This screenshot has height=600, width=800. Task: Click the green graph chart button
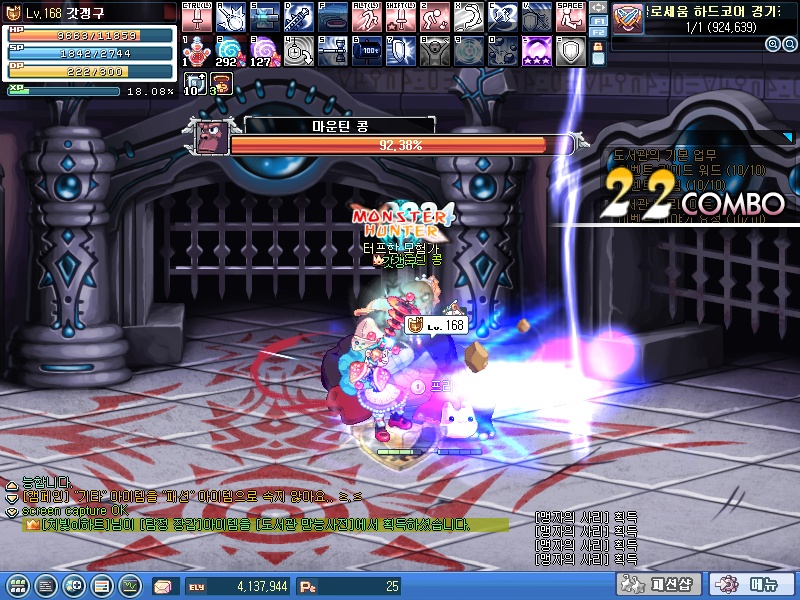[x=131, y=585]
